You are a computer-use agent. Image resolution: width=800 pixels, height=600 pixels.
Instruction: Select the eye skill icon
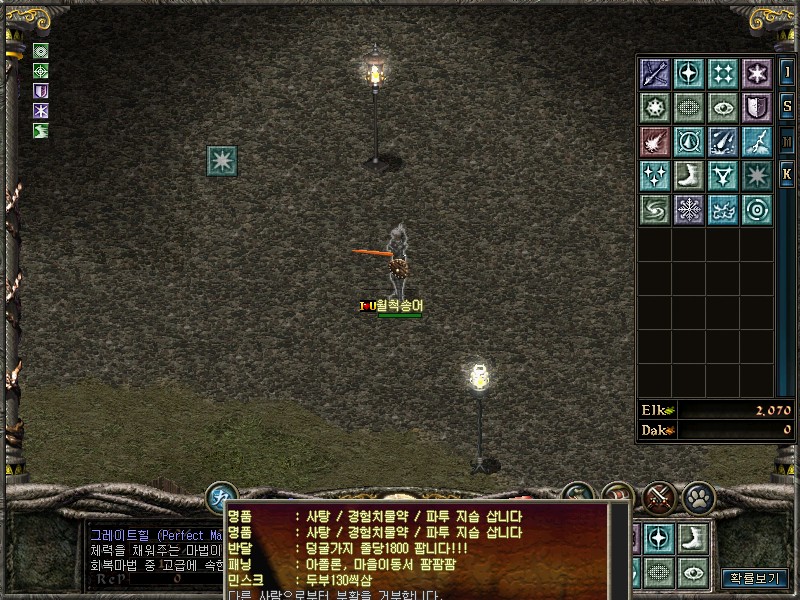tap(723, 107)
